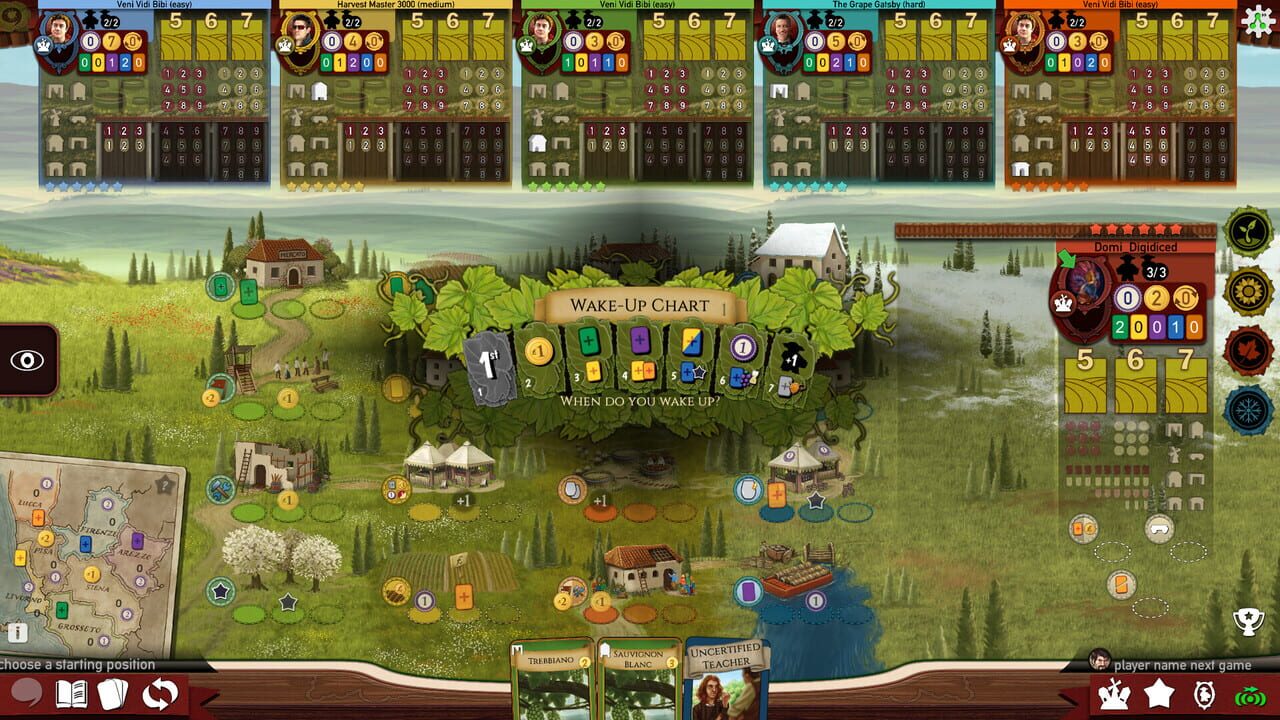The image size is (1280, 720).
Task: Toggle the turtle animation-speed icon
Action: 1205,695
